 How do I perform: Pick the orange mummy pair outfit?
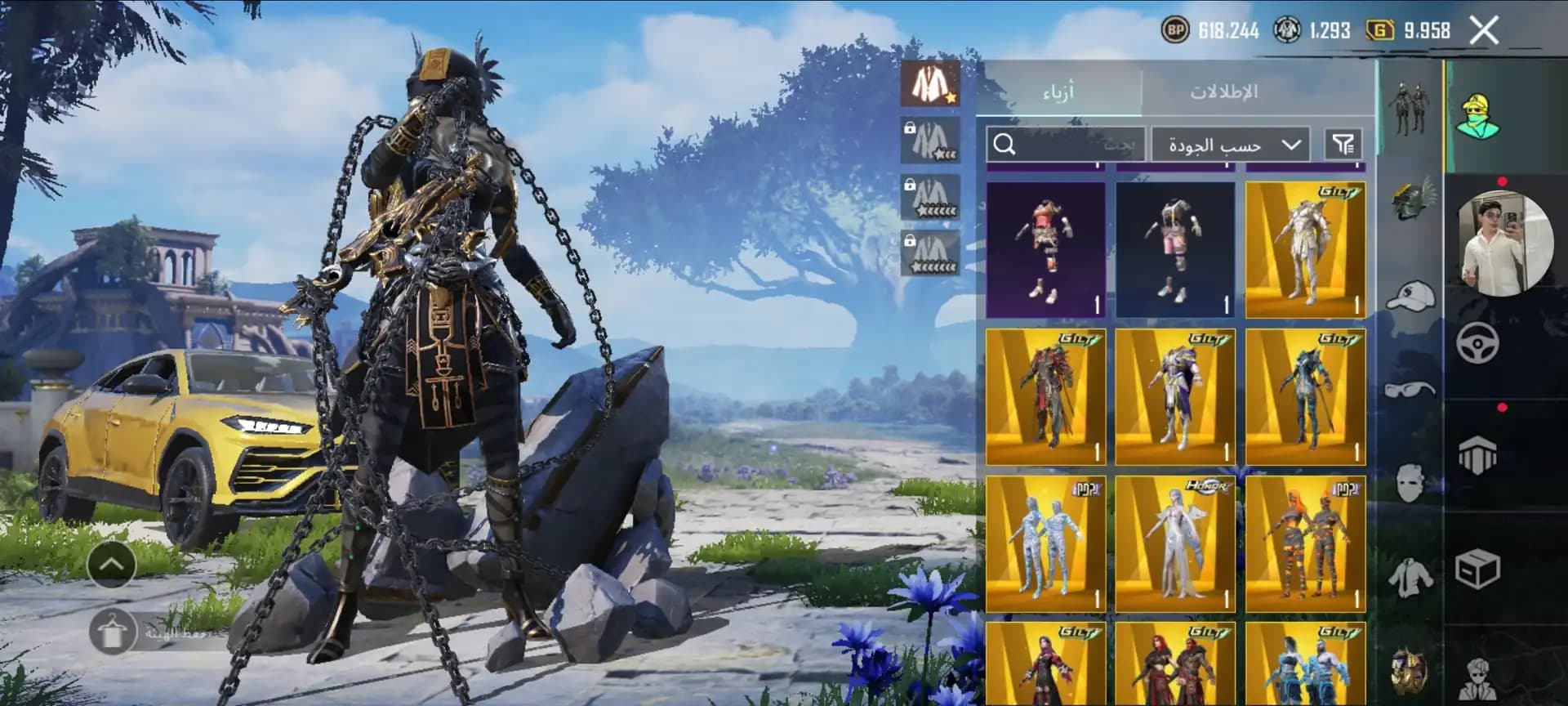tap(1304, 543)
